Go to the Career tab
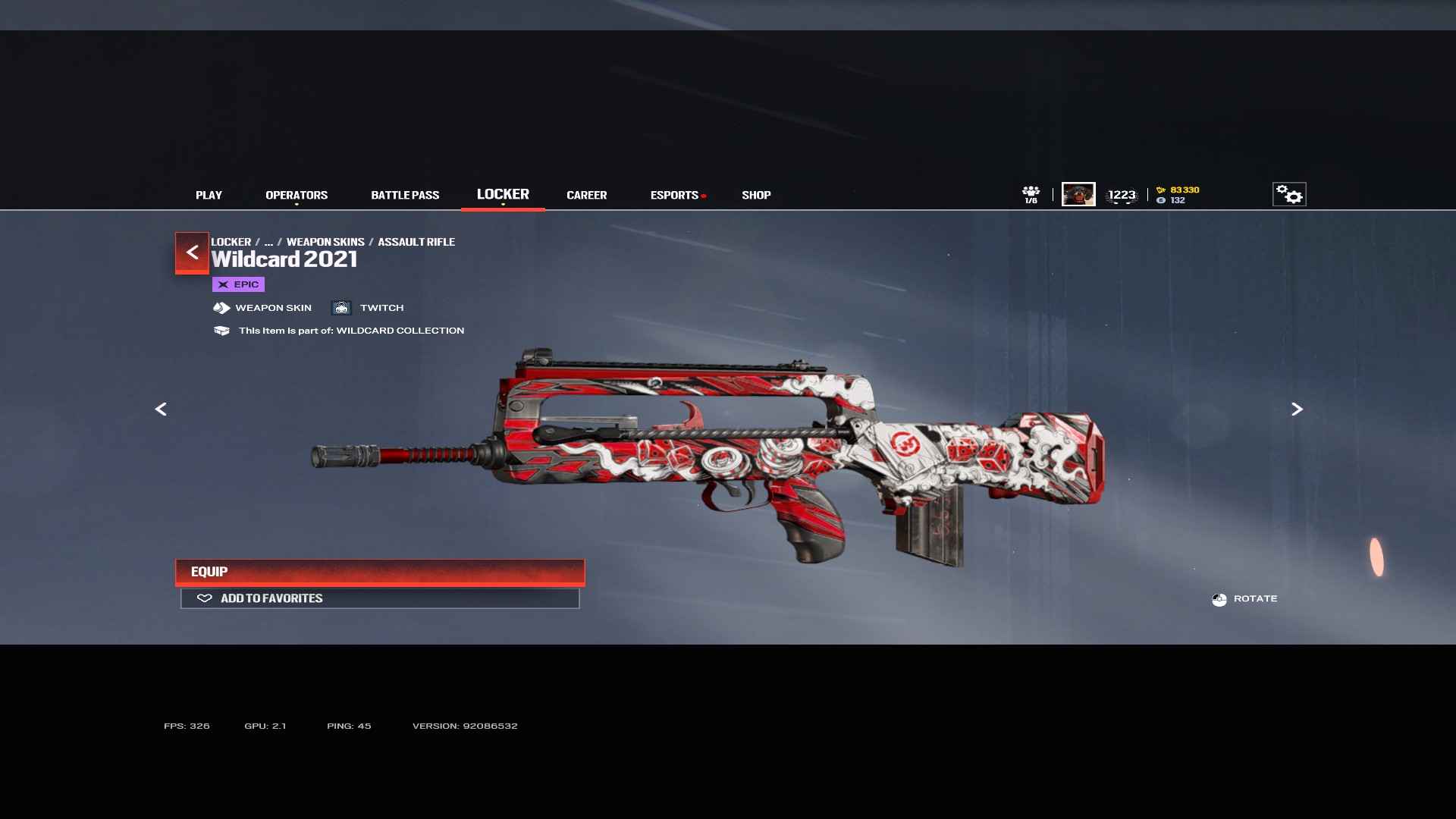This screenshot has width=1456, height=819. pos(586,195)
